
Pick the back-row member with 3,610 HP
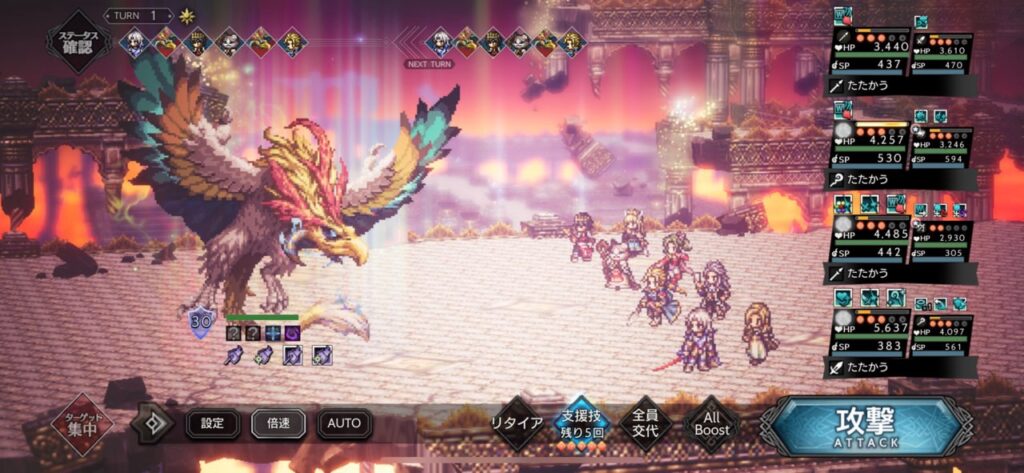[942, 57]
